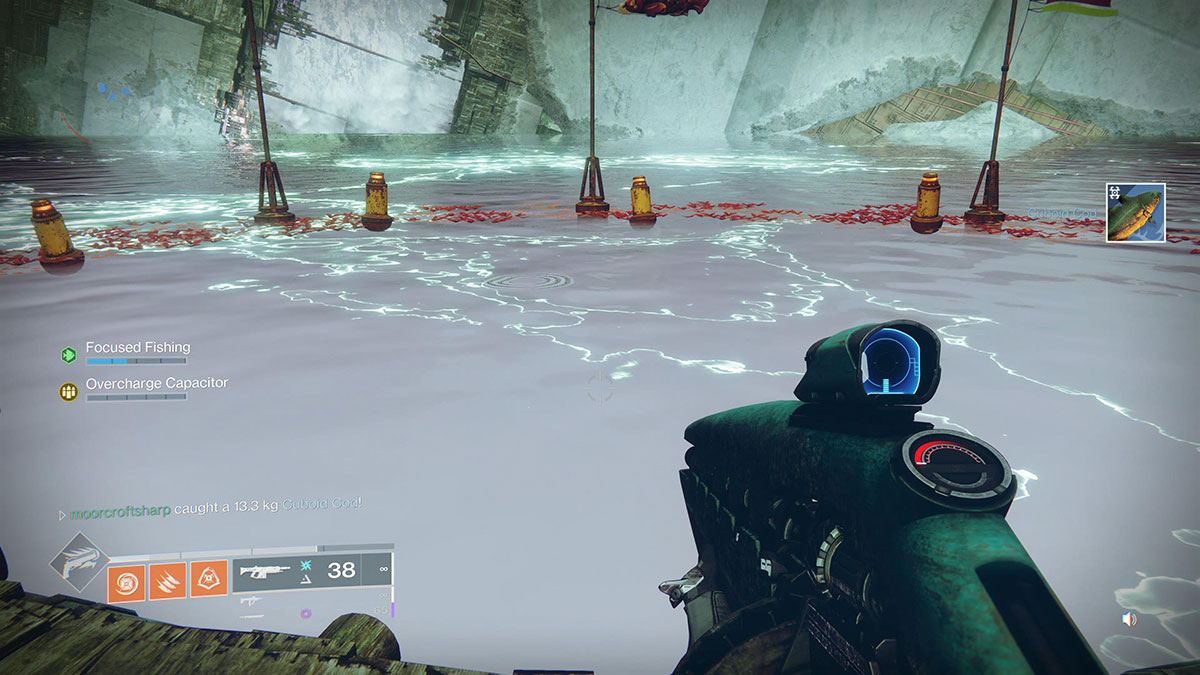The height and width of the screenshot is (675, 1200).
Task: Select the Overcharge Capacitor buff icon
Action: 68,391
